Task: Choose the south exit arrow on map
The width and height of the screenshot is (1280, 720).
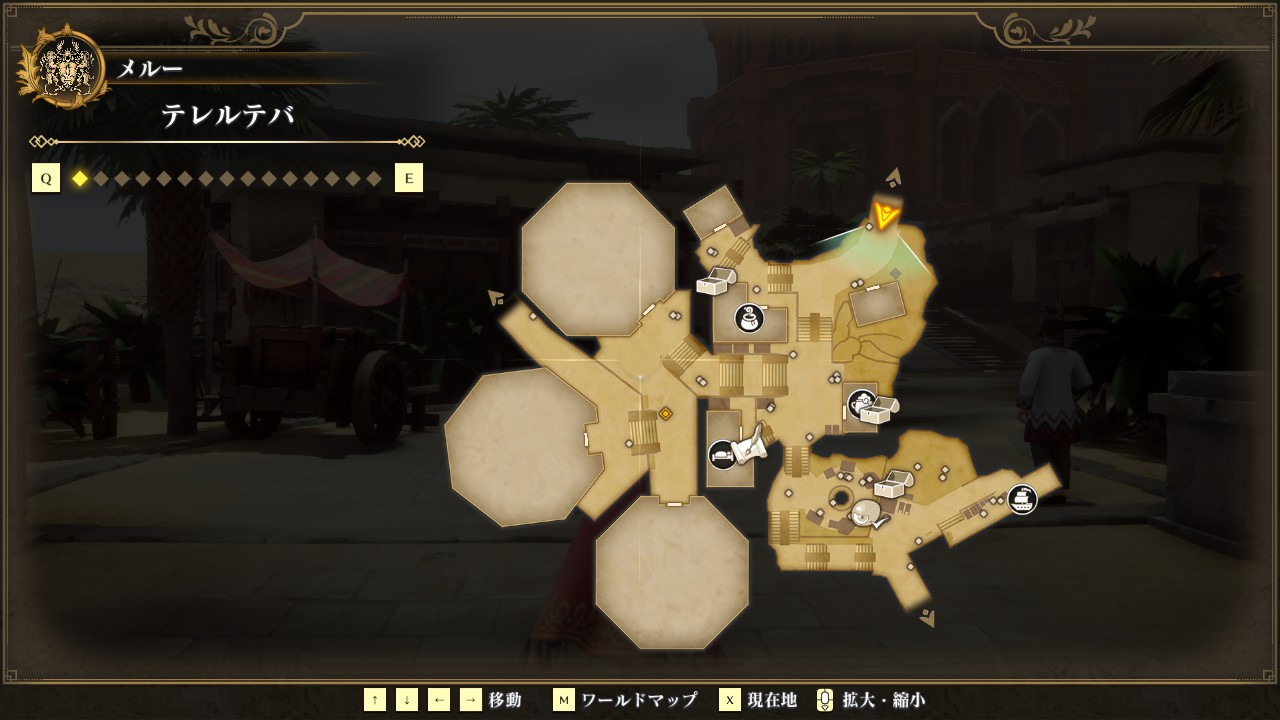Action: coord(928,618)
